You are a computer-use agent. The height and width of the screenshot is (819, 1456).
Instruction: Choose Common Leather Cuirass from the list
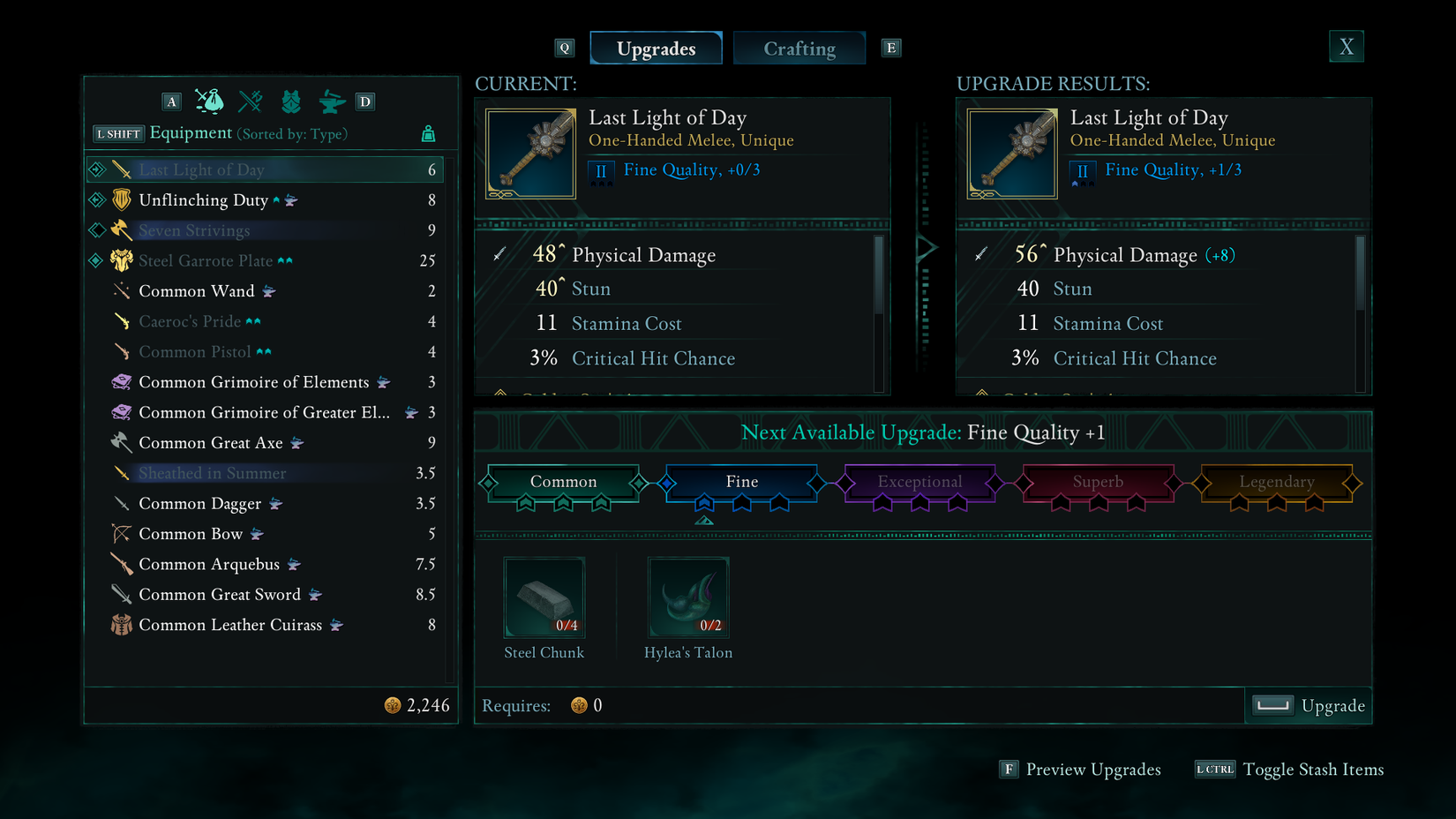(x=231, y=625)
